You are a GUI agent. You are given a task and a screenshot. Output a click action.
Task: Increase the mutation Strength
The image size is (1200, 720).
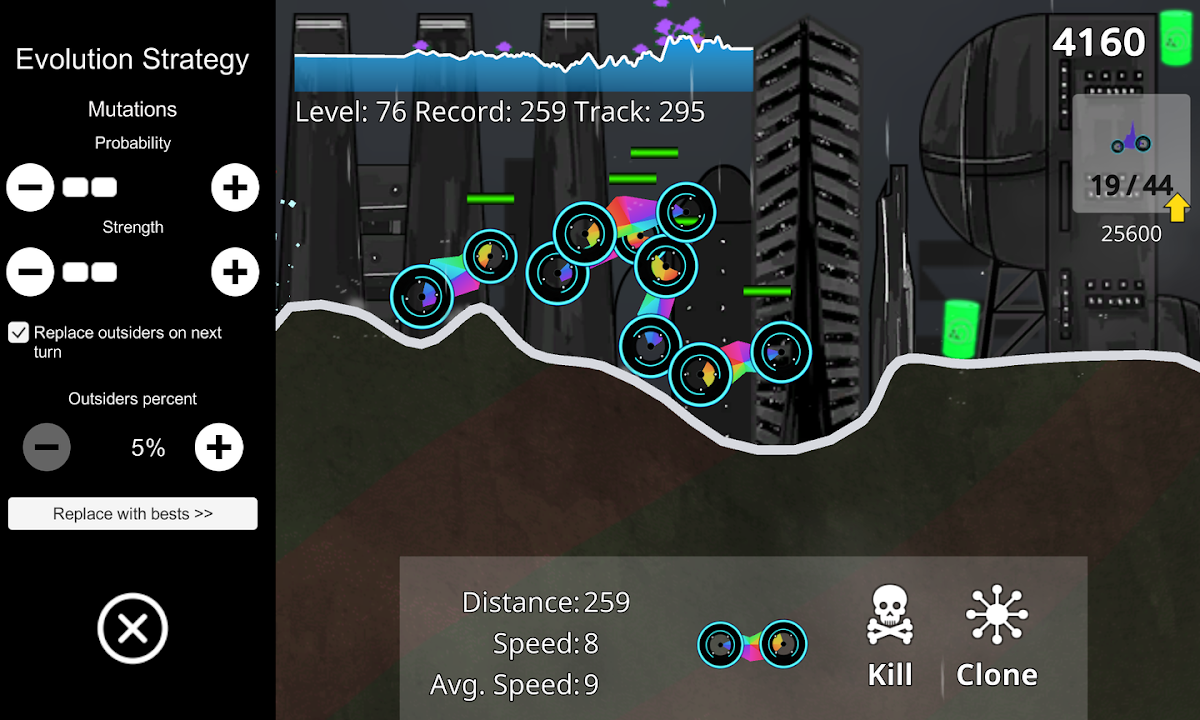[235, 272]
